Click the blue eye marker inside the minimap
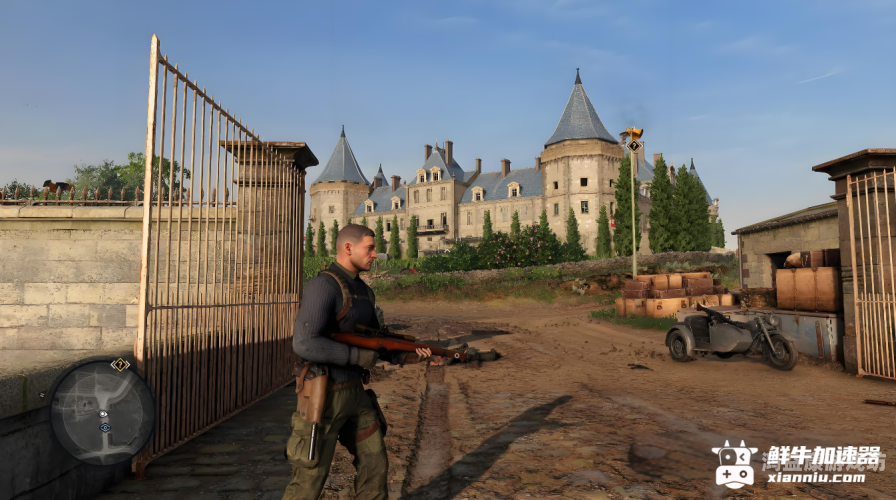 105,427
